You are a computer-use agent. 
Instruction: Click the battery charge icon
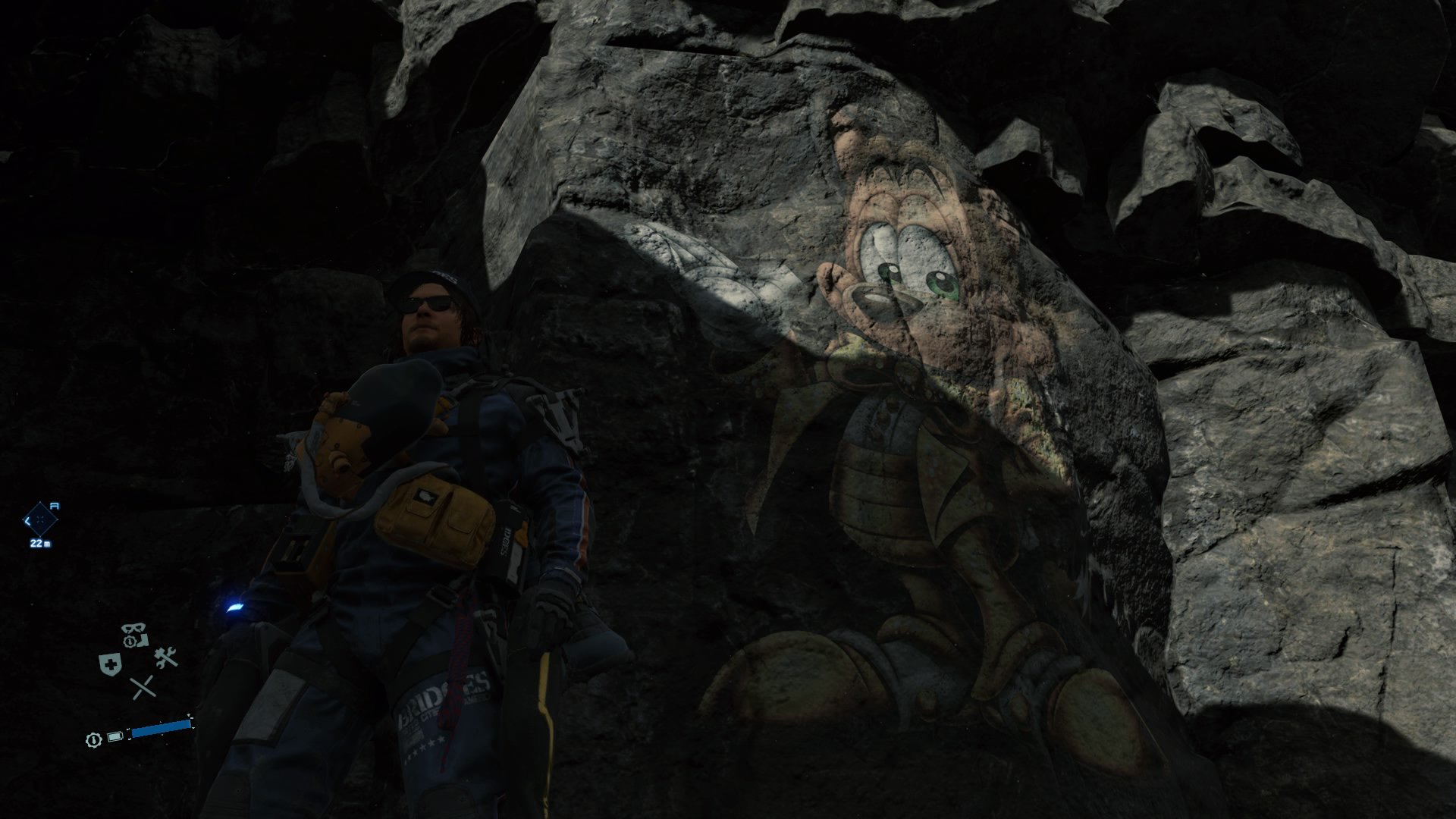coord(115,736)
